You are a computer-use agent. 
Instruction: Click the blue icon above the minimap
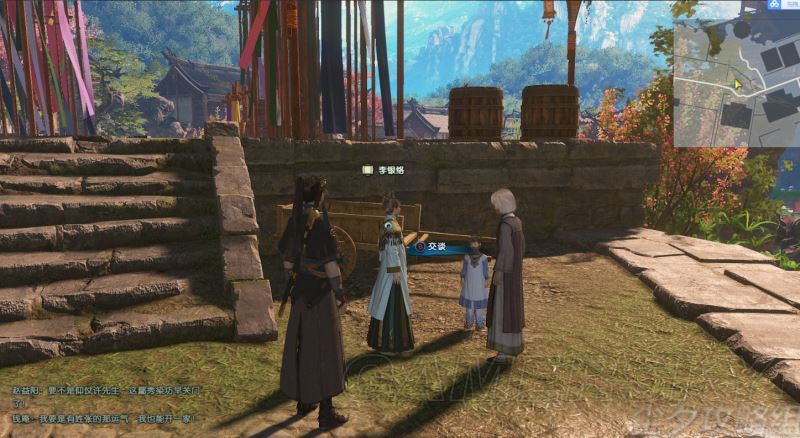point(773,7)
